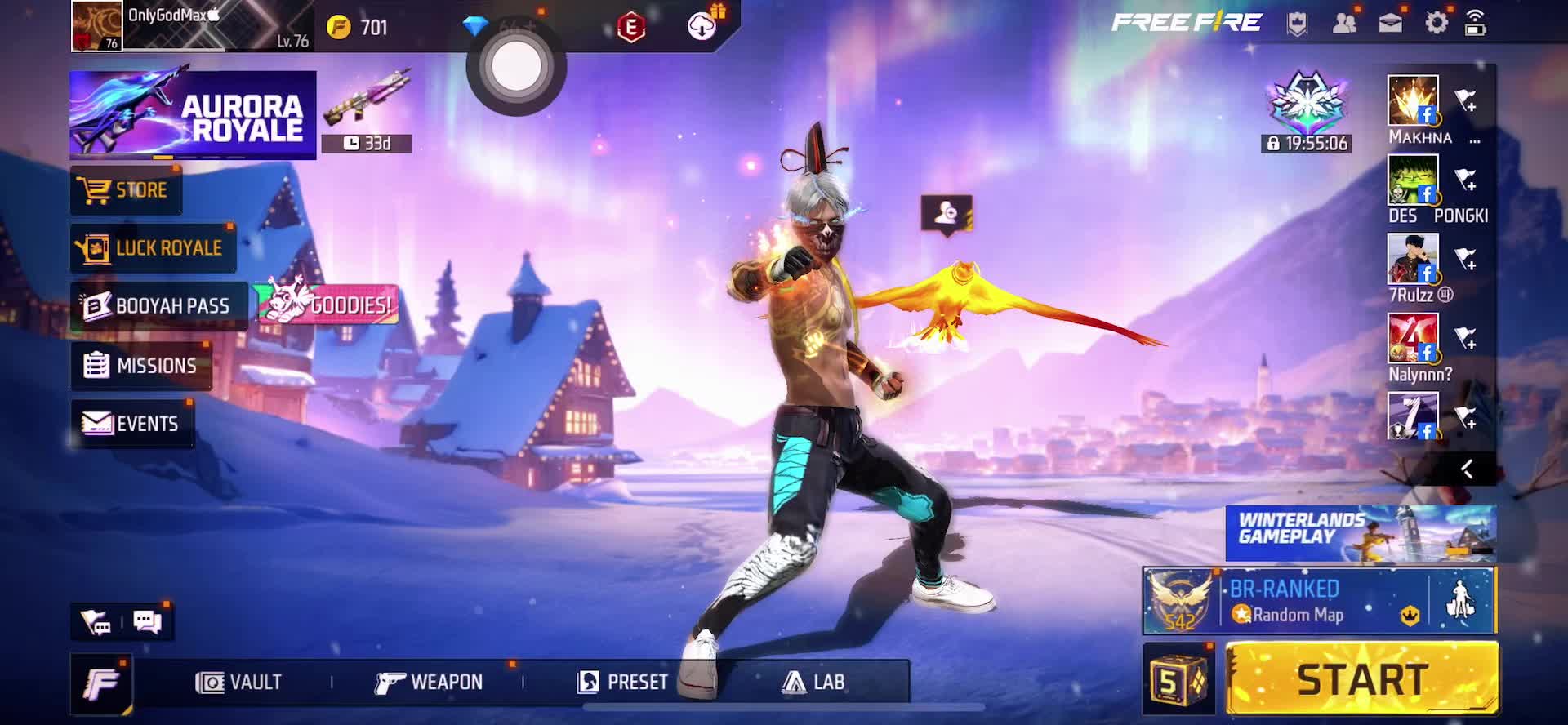Viewport: 1568px width, 725px height.
Task: Open the Booyah Pass
Action: (x=158, y=306)
